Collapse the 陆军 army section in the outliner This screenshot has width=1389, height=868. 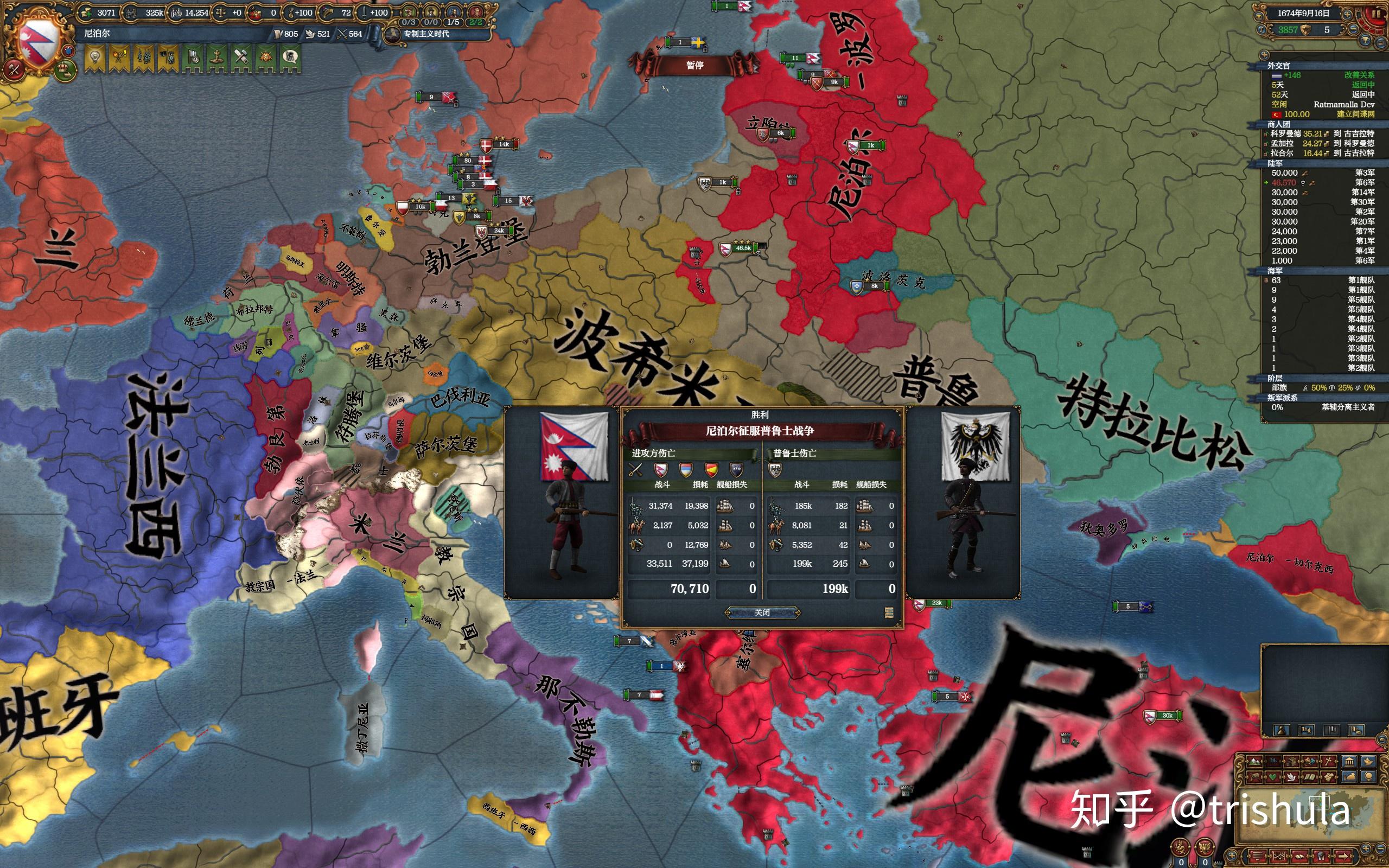click(x=1276, y=164)
